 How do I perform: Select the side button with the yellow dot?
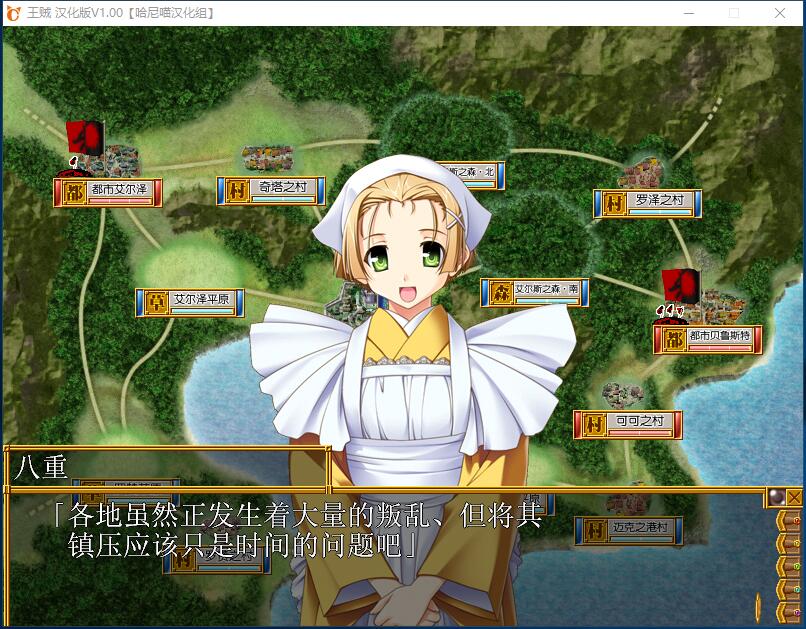[790, 543]
